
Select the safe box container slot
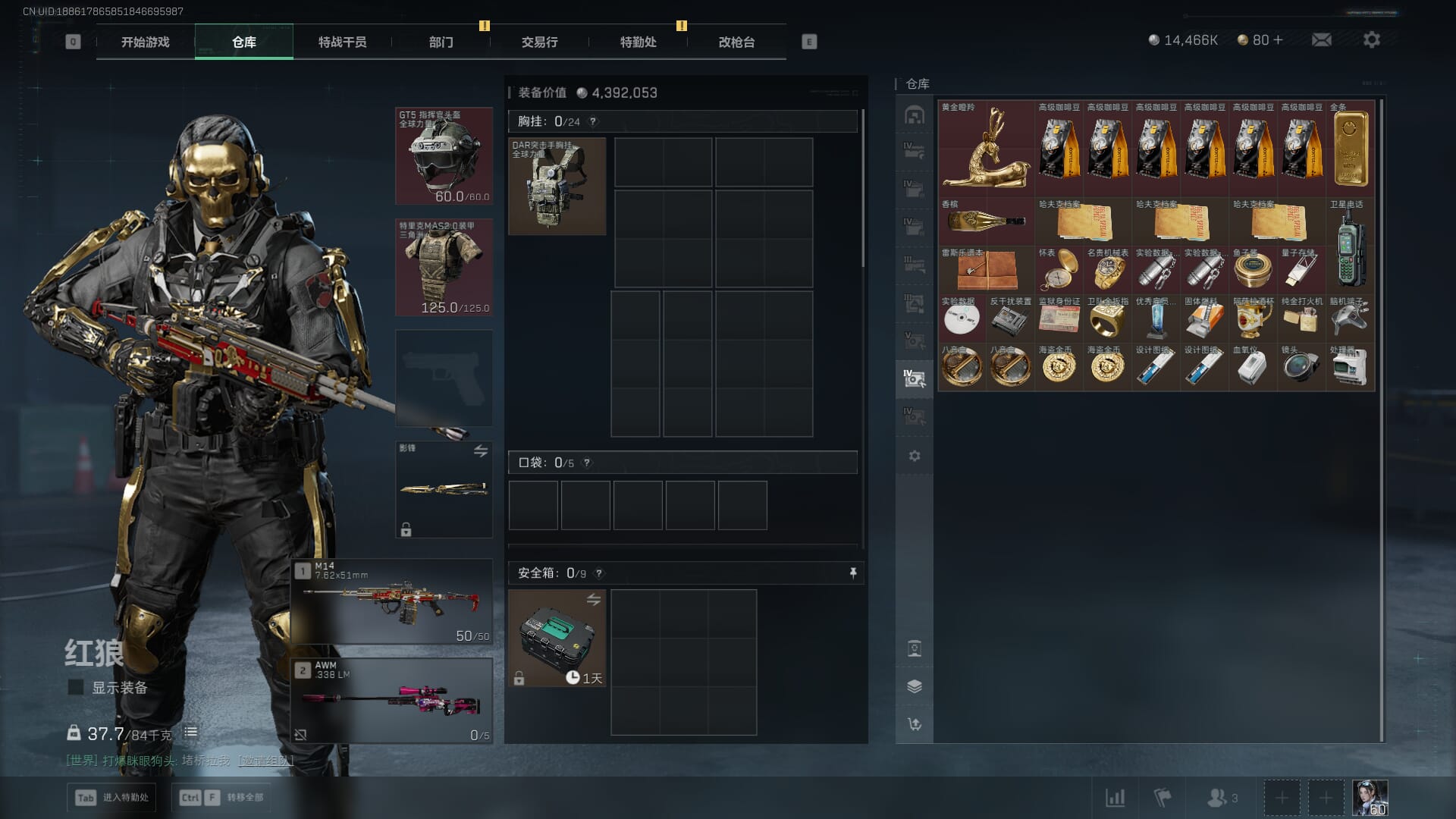pos(557,639)
